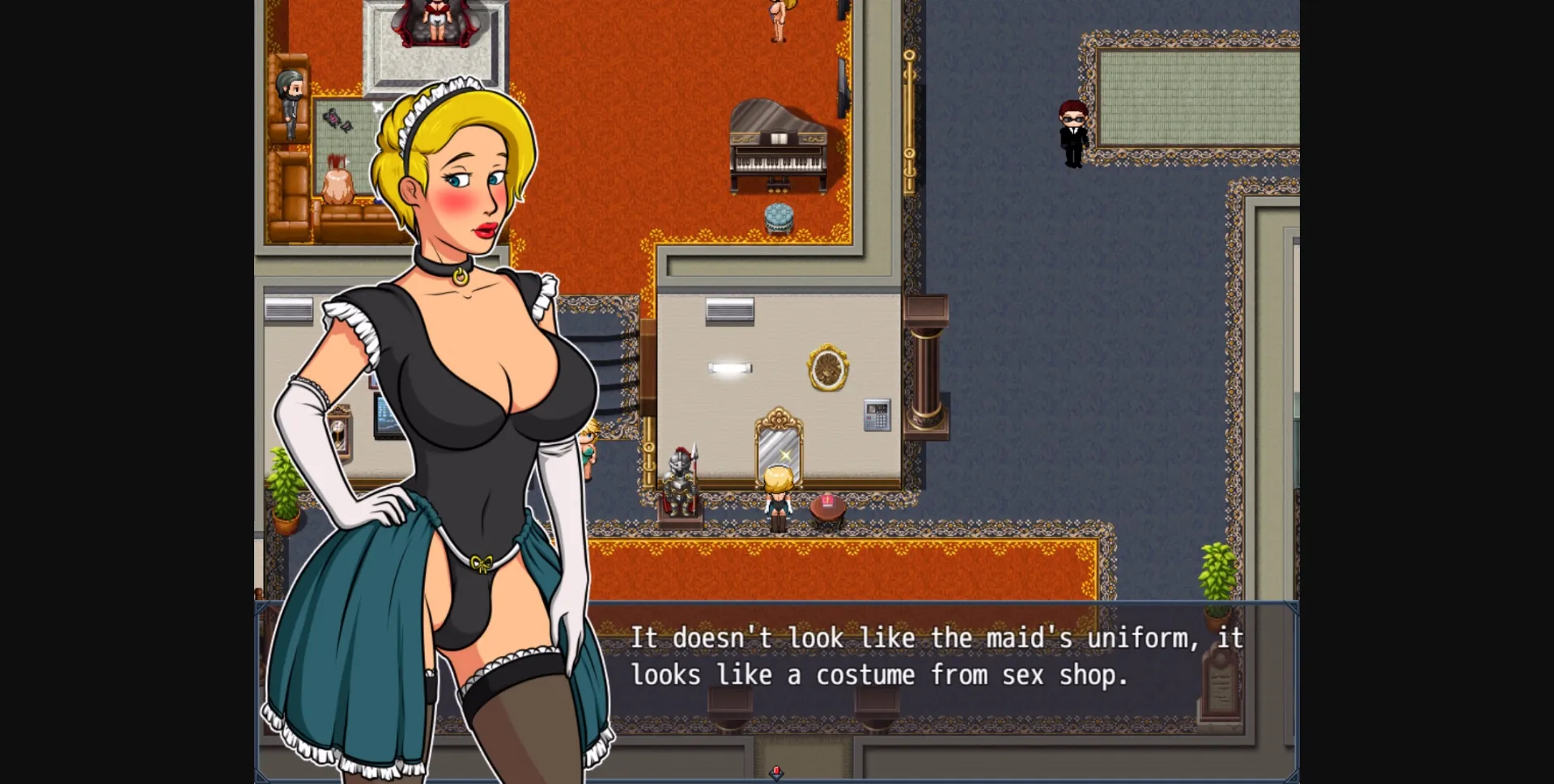Select the golden lion wall ornament
This screenshot has width=1554, height=784.
[x=827, y=368]
